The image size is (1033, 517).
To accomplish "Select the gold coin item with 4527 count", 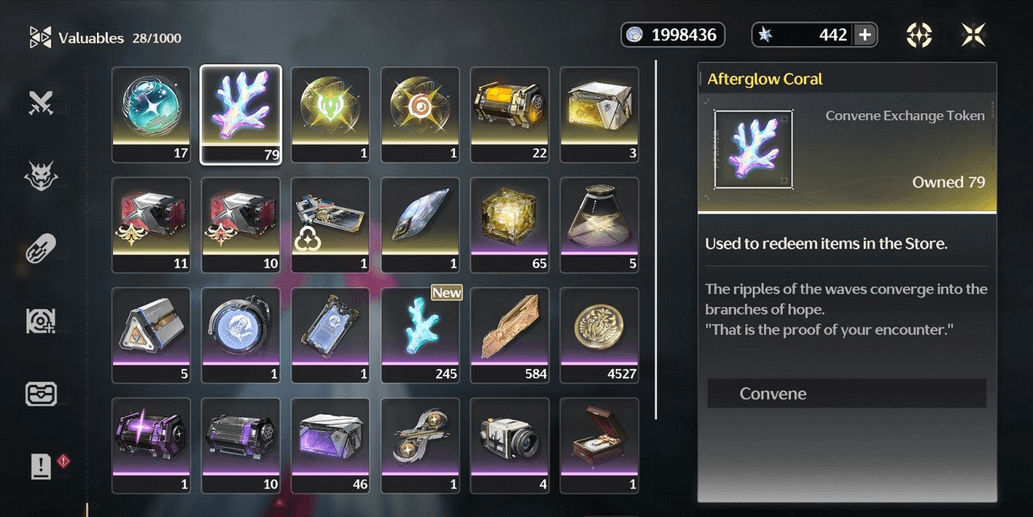I will (599, 334).
